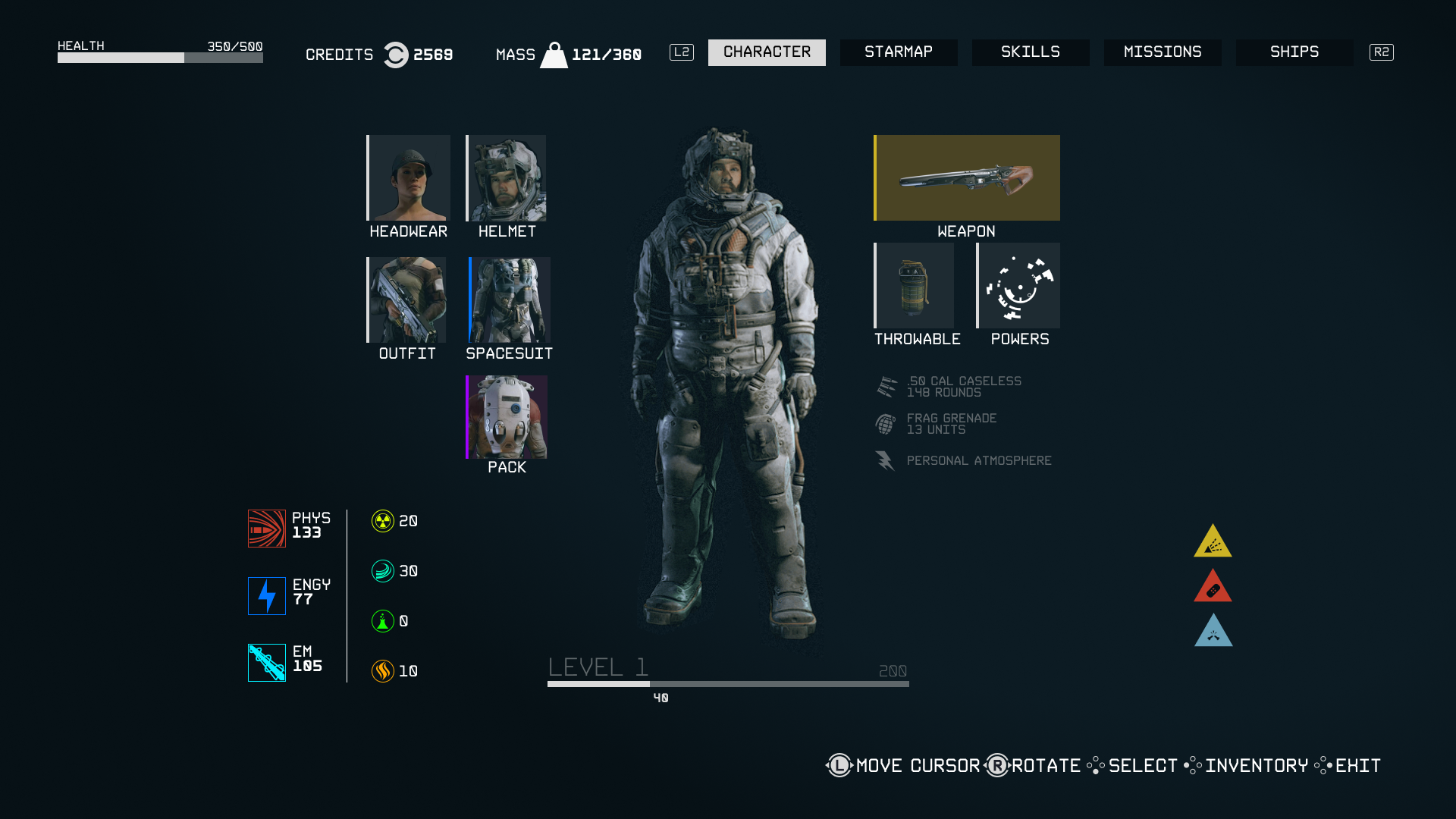Select the Headwear equipment slot
Viewport: 1456px width, 819px height.
coord(409,178)
